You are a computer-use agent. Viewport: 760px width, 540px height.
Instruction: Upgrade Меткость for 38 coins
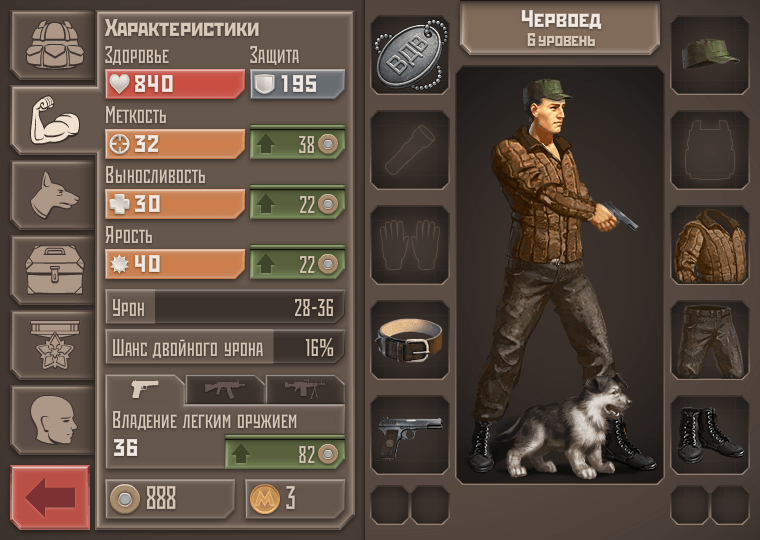coord(297,143)
